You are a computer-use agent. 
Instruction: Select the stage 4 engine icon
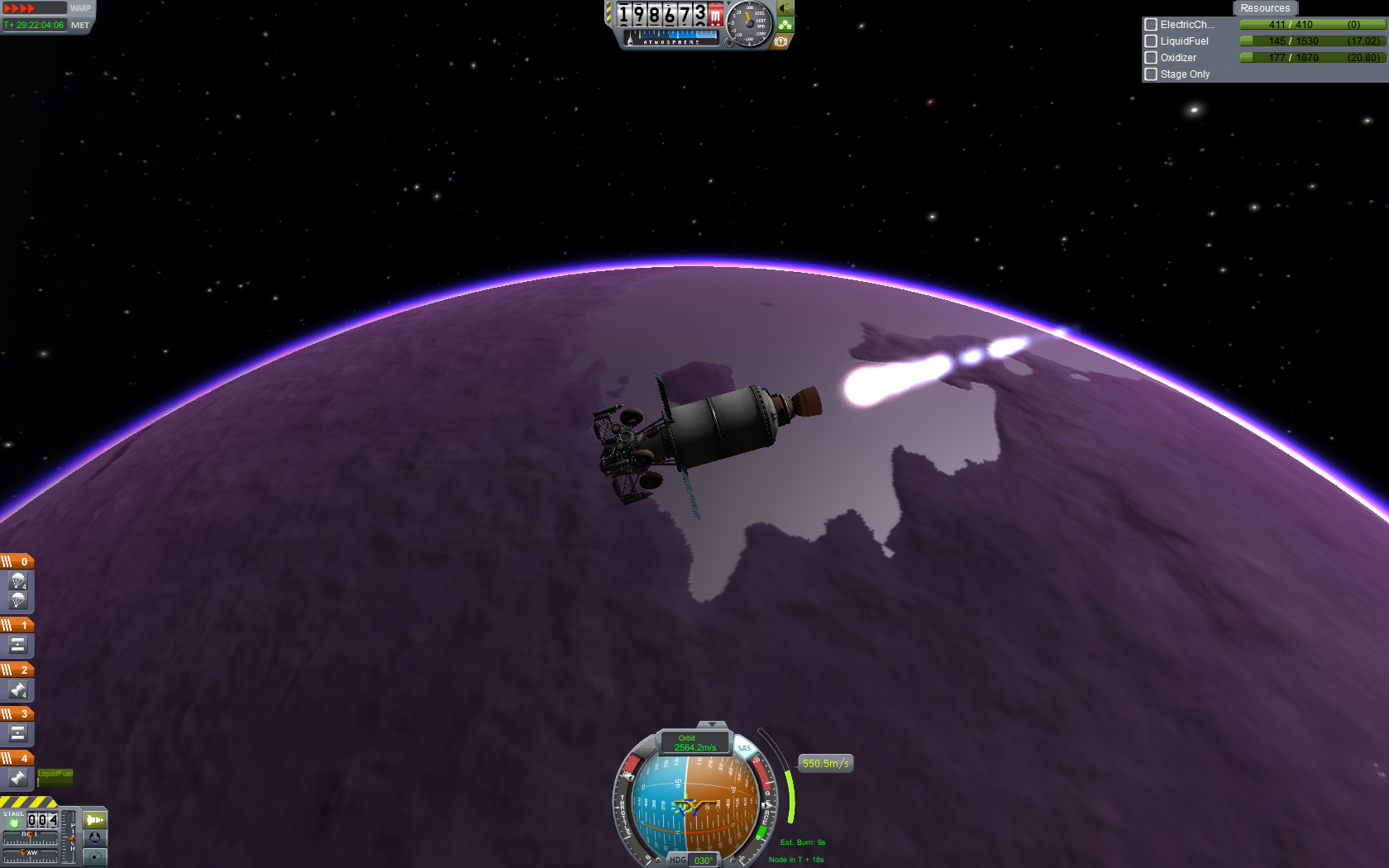(18, 778)
